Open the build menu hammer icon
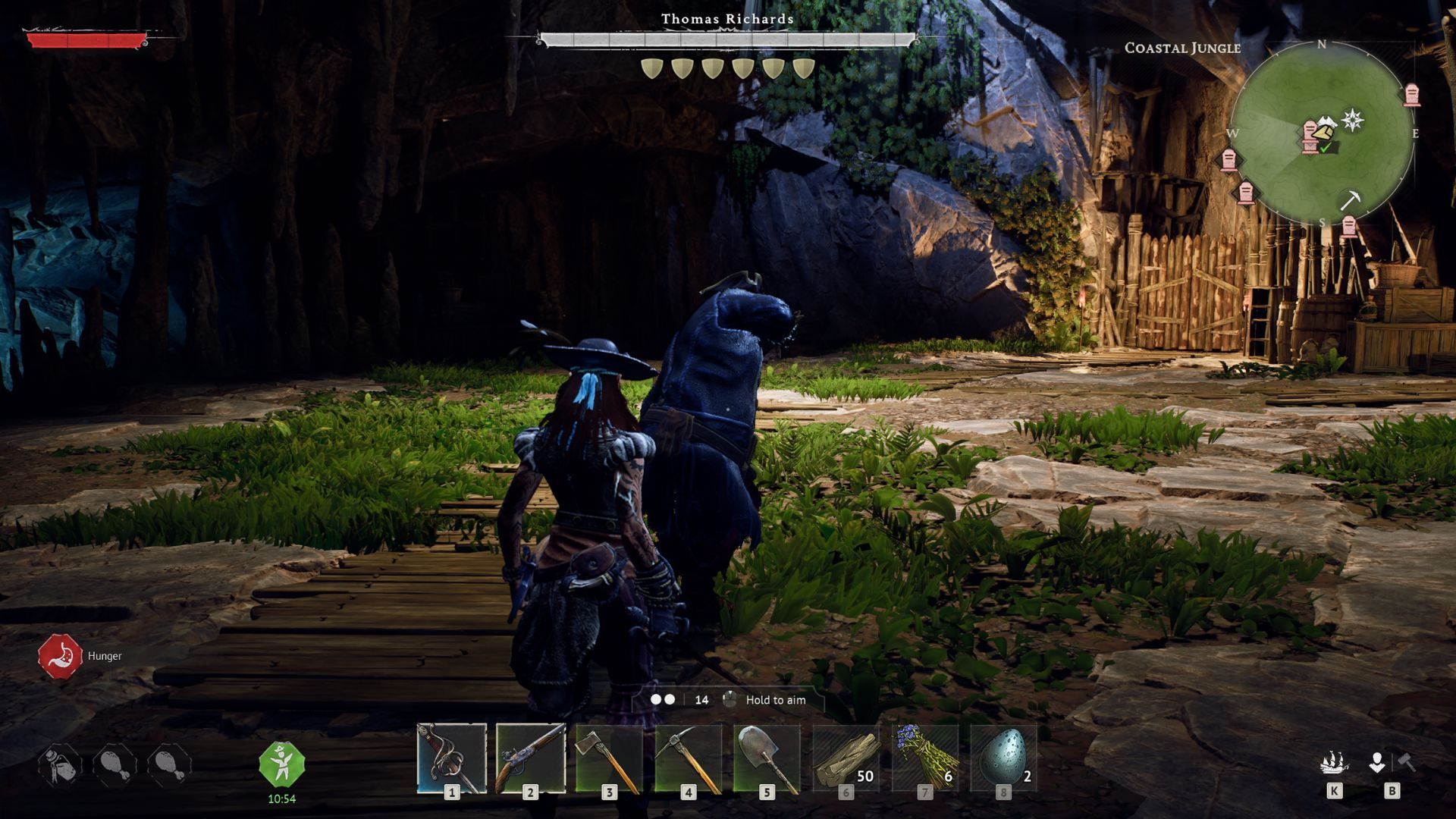The width and height of the screenshot is (1456, 819). tap(1392, 763)
